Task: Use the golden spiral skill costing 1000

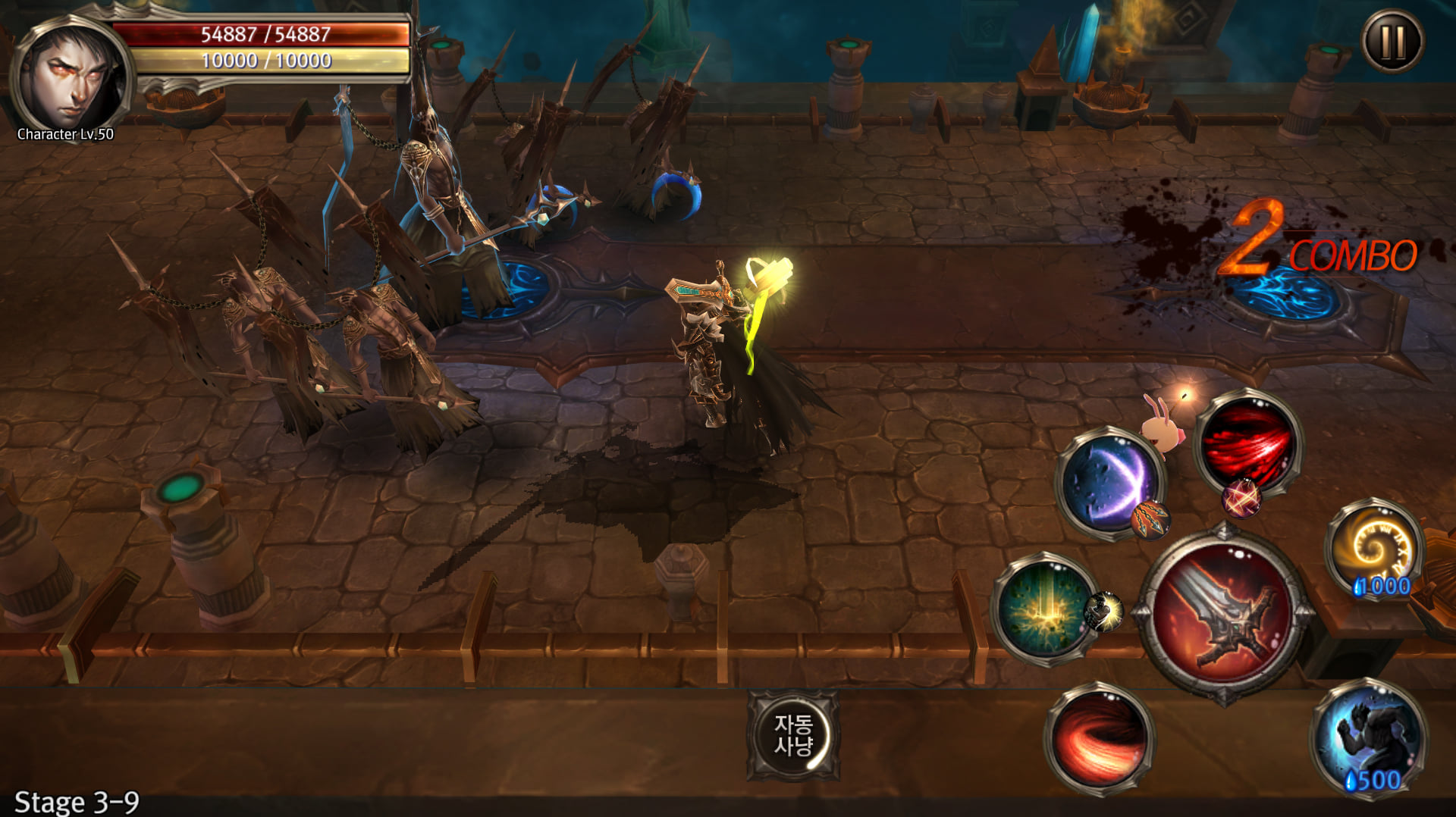Action: (x=1374, y=547)
